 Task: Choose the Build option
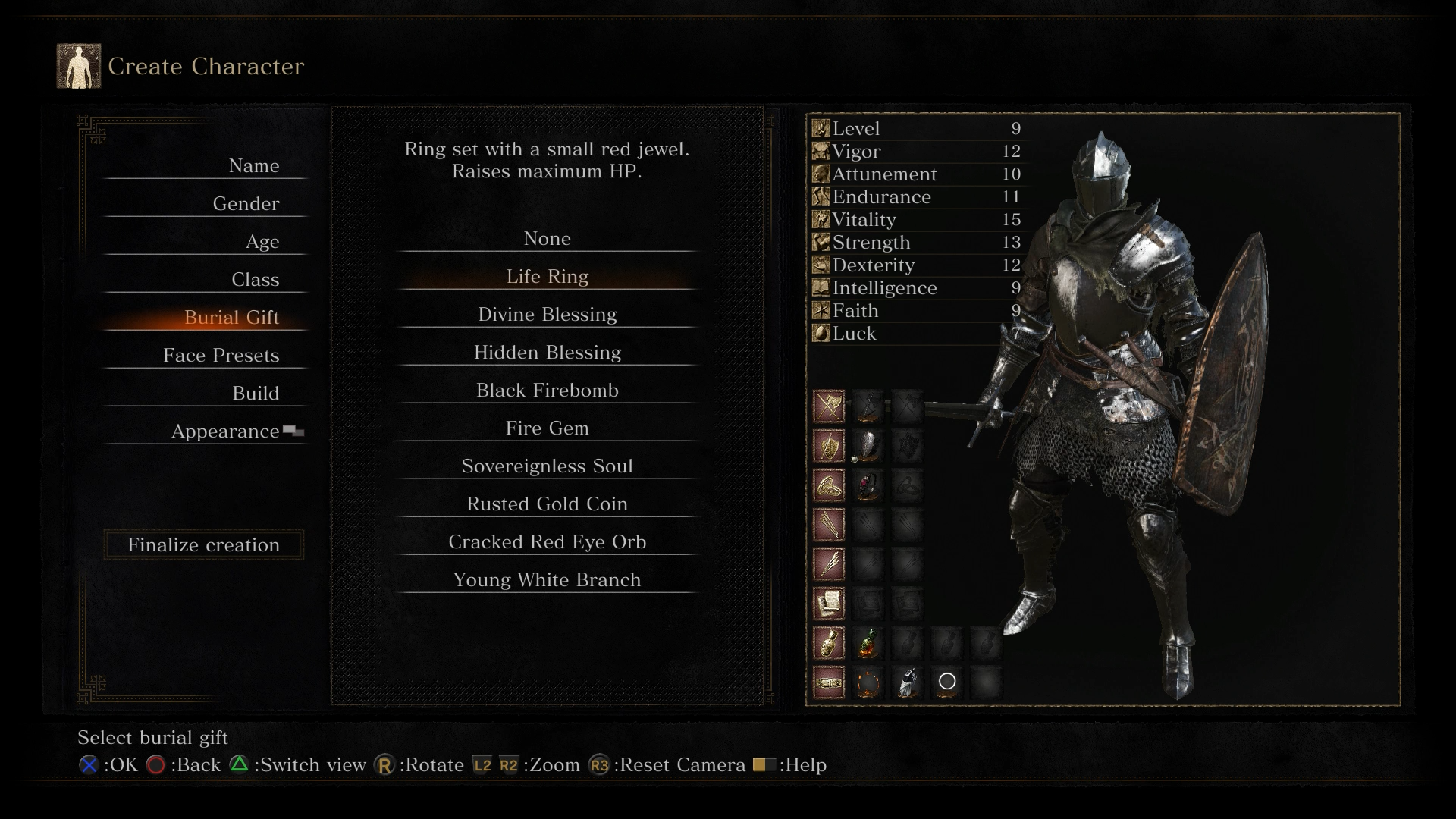(255, 394)
